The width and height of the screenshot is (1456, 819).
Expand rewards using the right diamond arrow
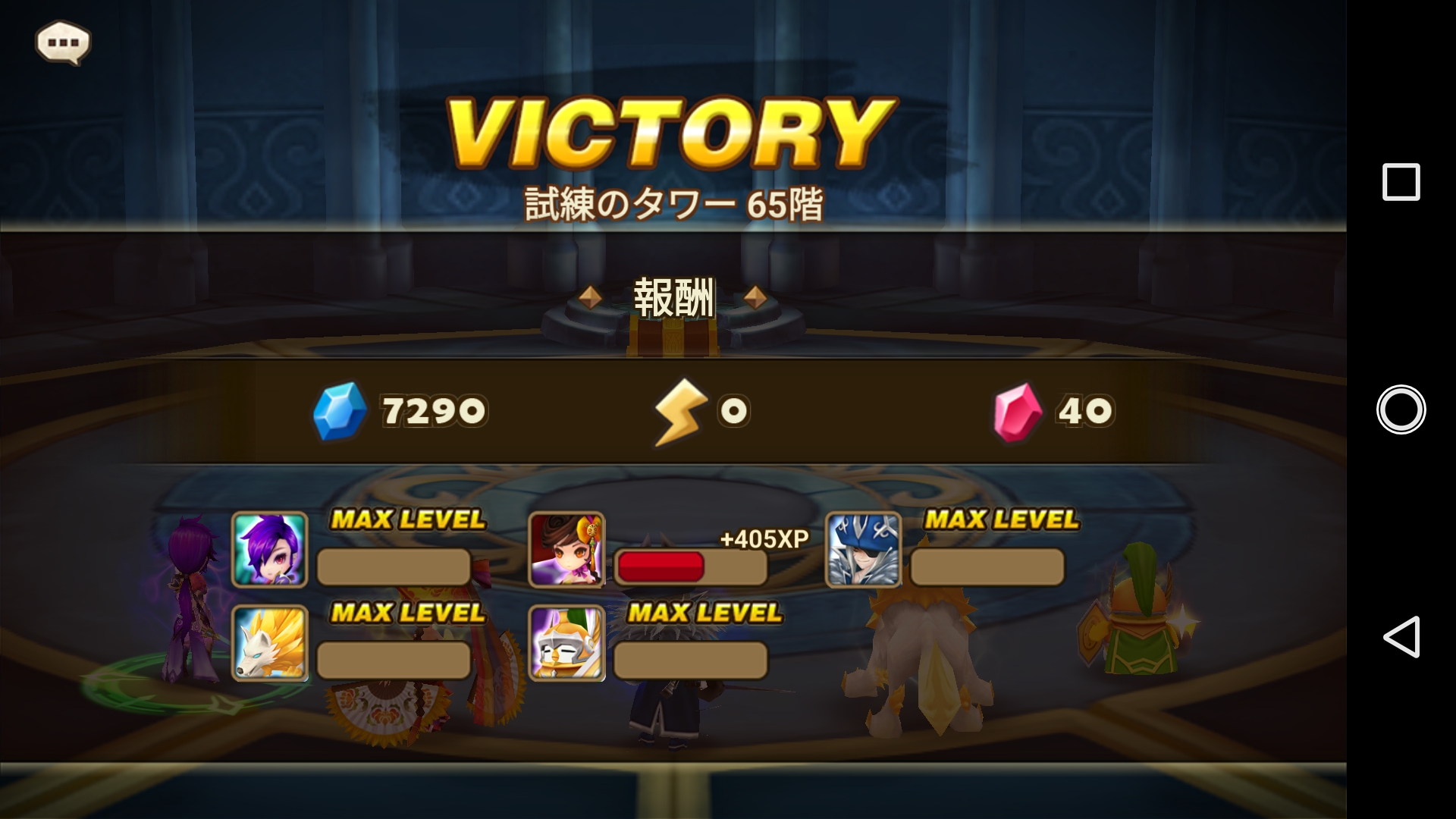pyautogui.click(x=755, y=298)
